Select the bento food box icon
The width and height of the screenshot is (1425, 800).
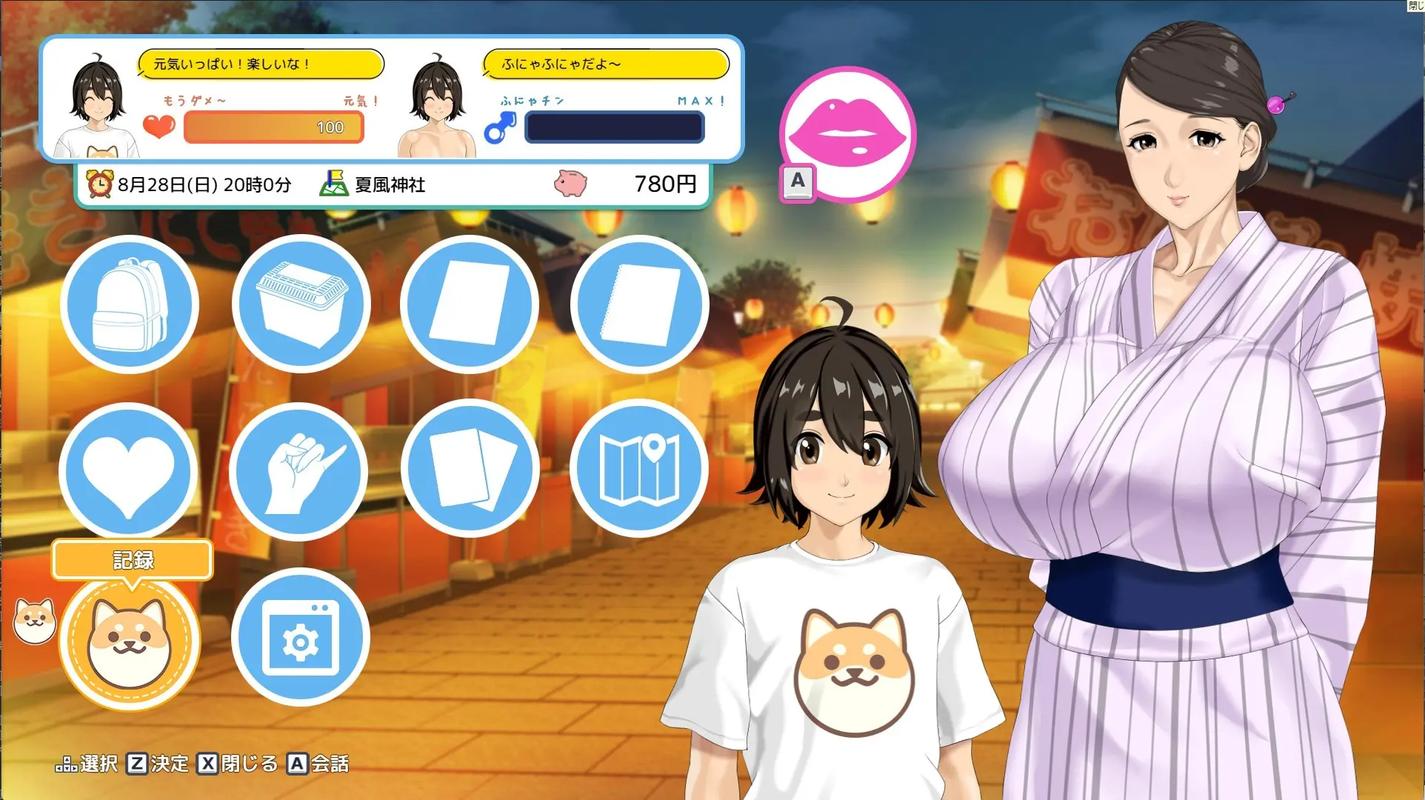pos(300,305)
